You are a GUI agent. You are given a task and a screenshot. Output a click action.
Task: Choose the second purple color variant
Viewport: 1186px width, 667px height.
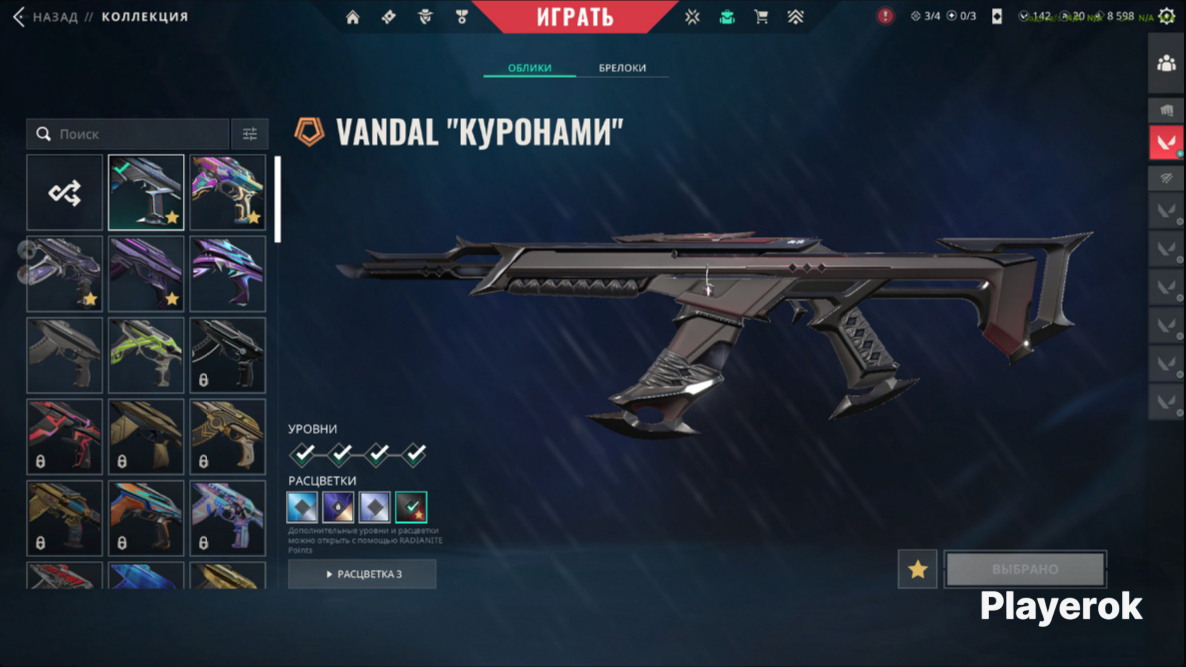click(338, 507)
